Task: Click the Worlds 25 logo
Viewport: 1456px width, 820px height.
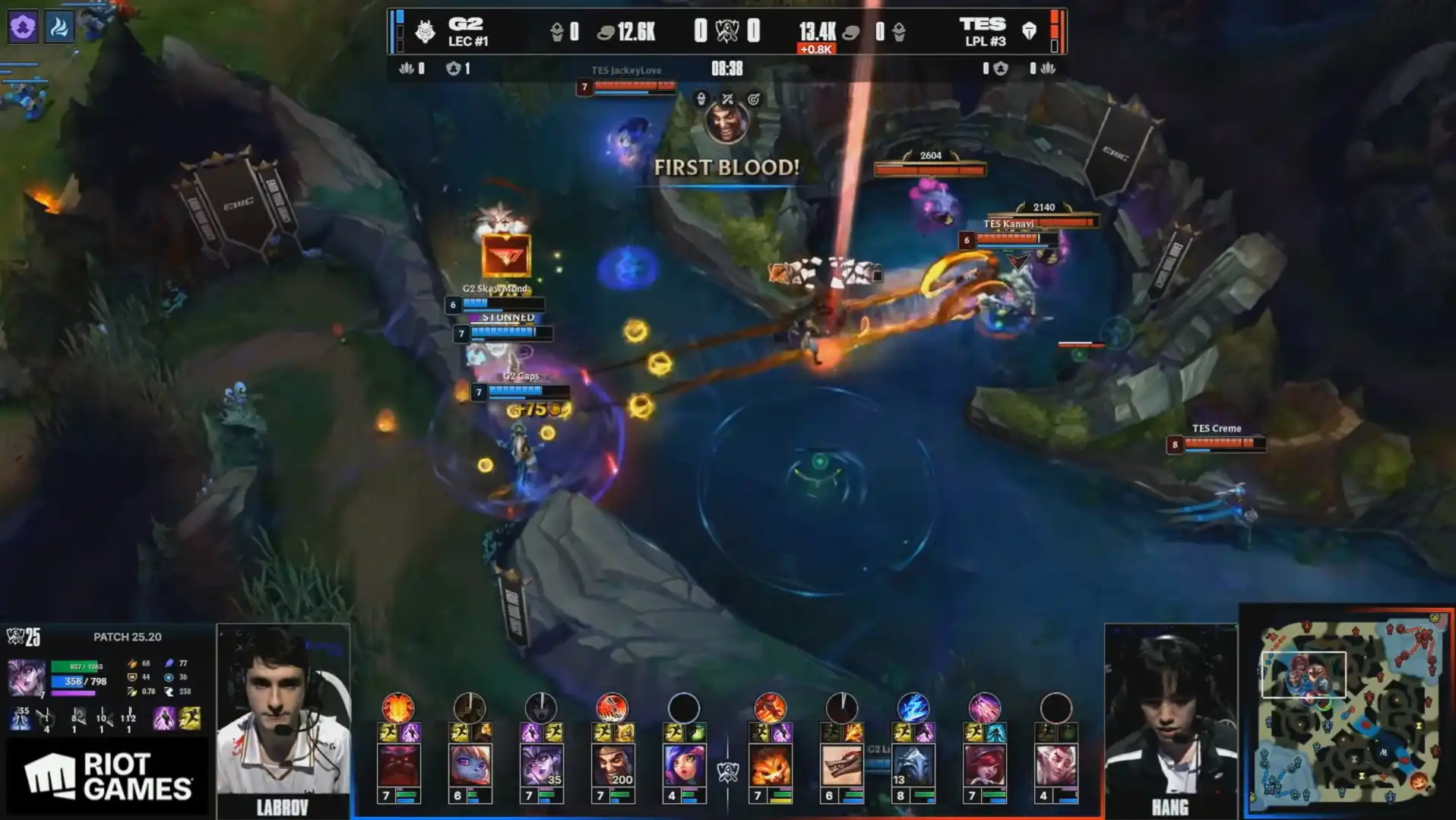Action: pos(24,636)
